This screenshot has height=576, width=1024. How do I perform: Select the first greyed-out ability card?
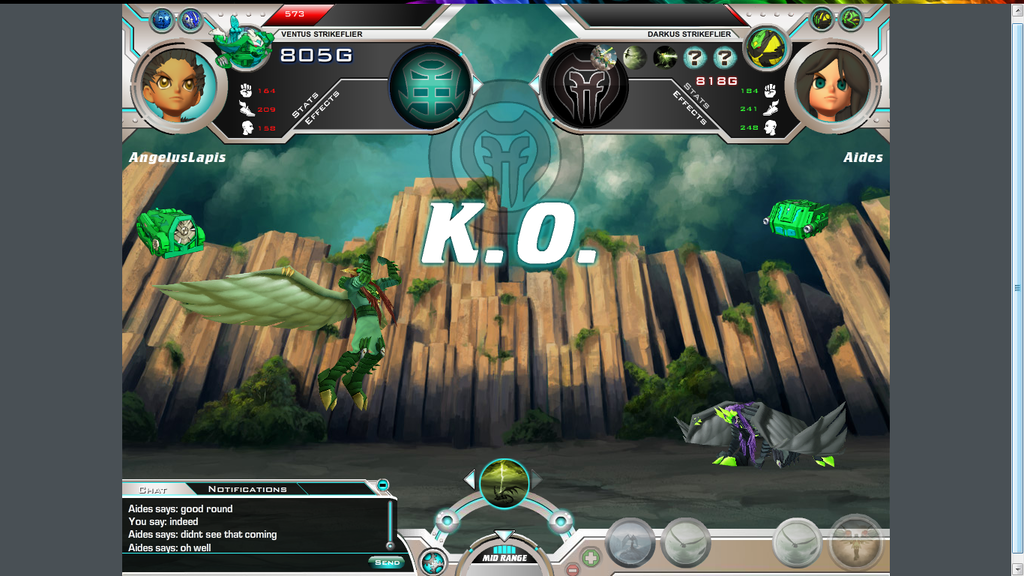tap(630, 544)
